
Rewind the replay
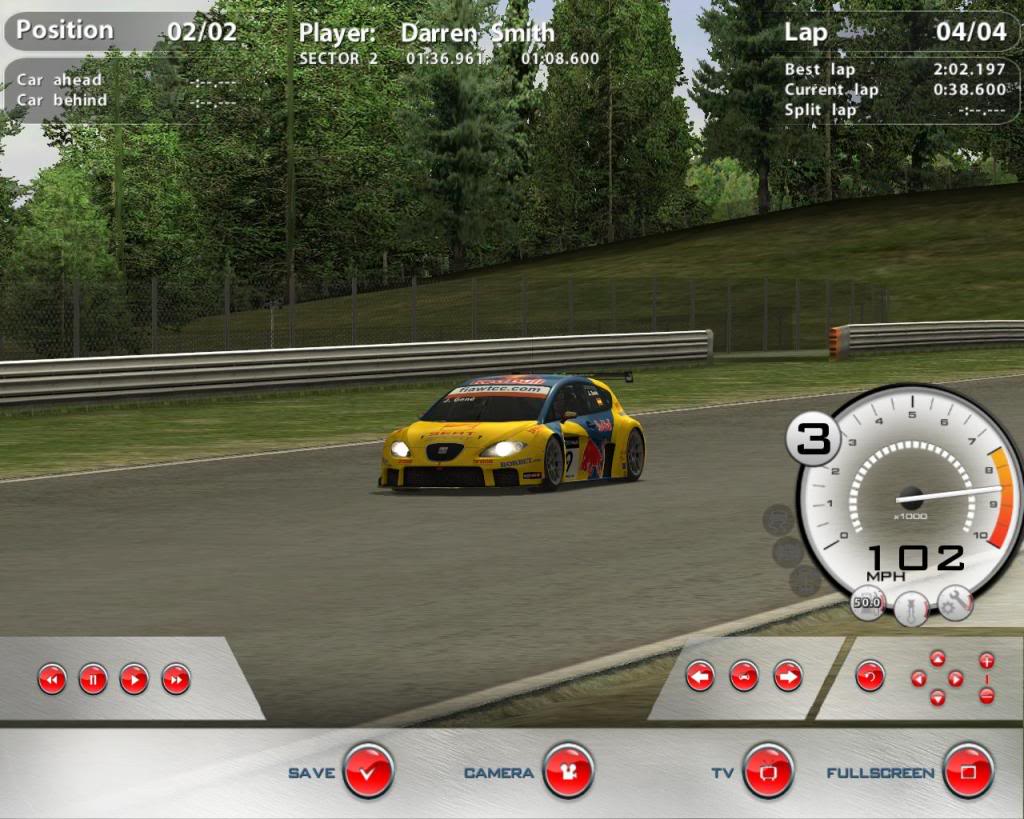click(x=52, y=680)
